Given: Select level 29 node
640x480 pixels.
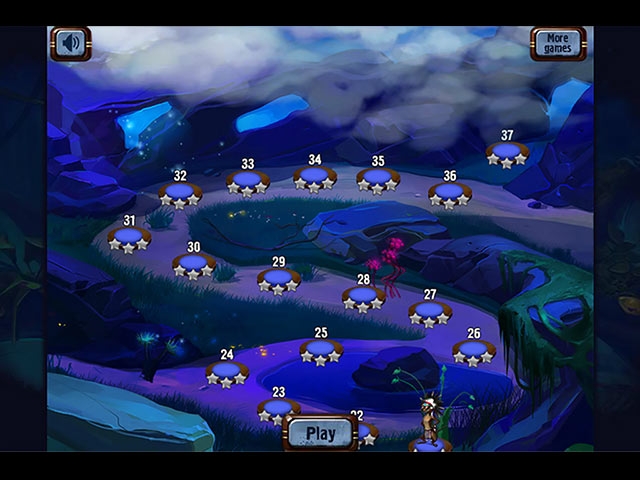Looking at the screenshot, I should coord(278,278).
